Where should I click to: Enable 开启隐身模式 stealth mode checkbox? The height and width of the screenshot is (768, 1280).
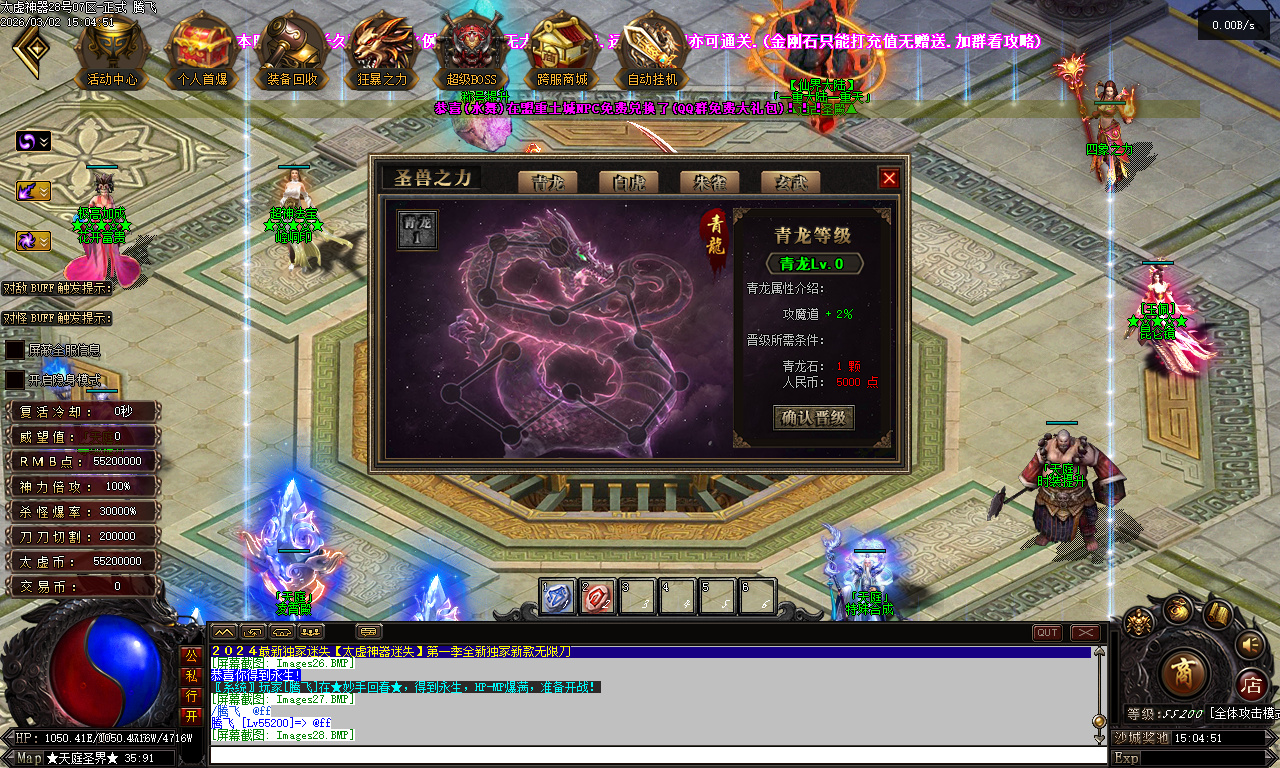coord(13,378)
